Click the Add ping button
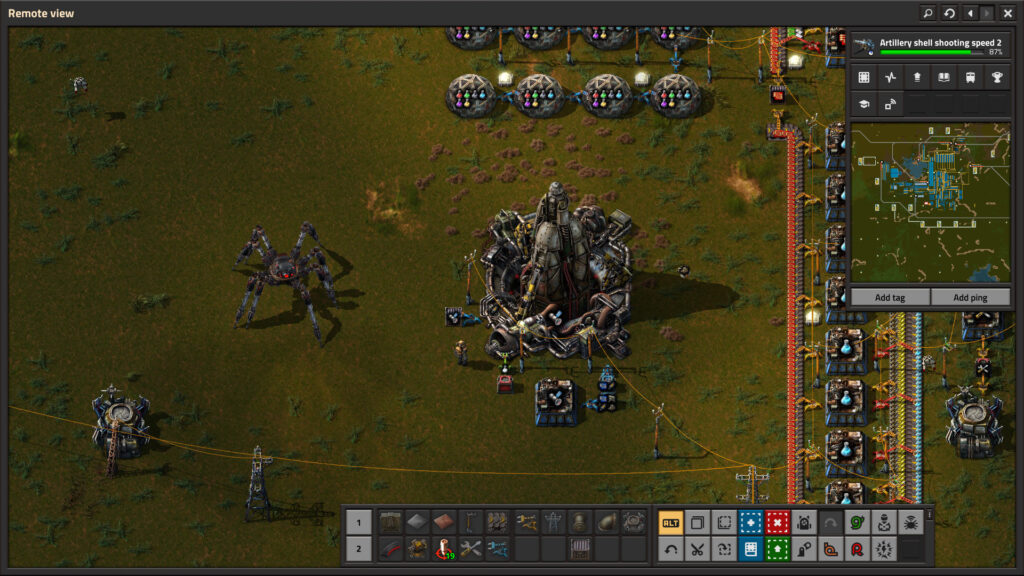 click(x=970, y=297)
